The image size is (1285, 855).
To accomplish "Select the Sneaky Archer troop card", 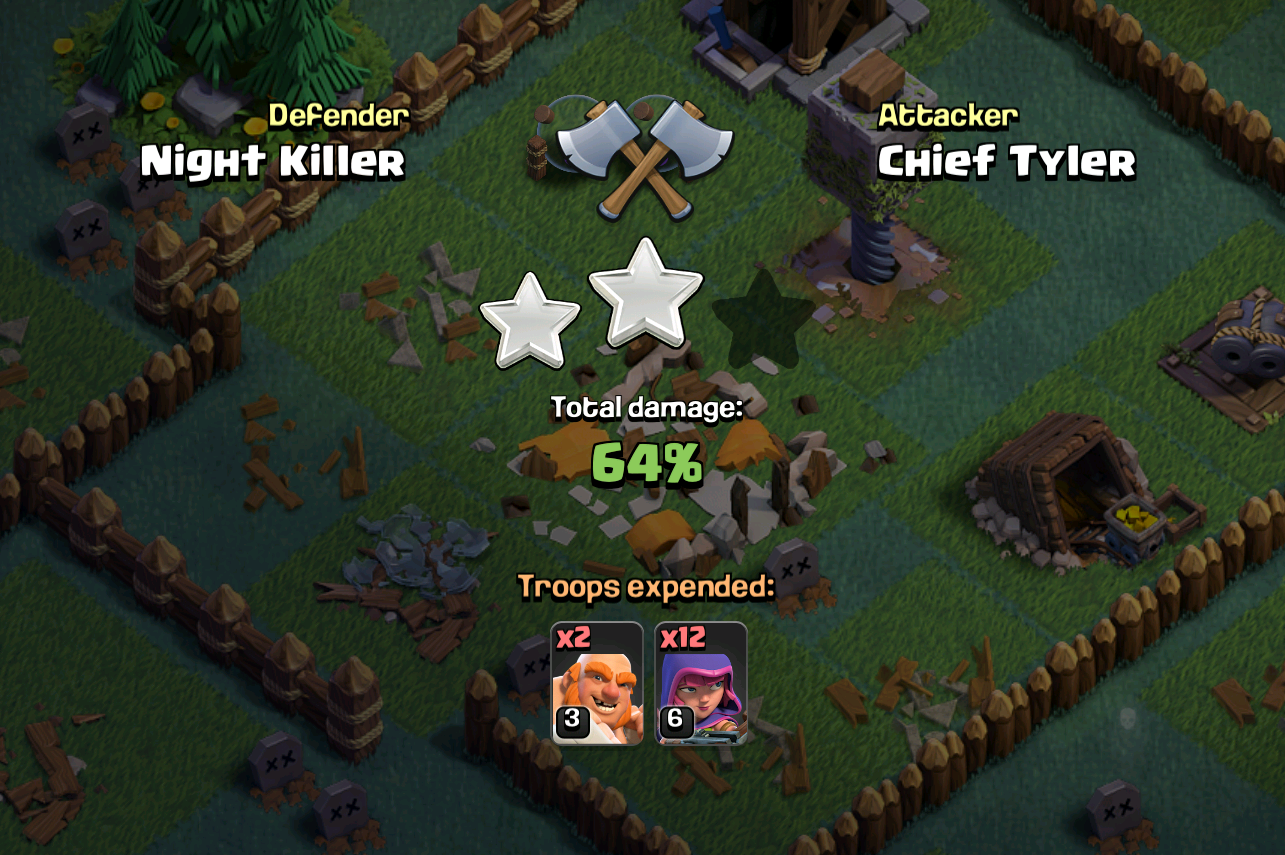I will pos(700,683).
